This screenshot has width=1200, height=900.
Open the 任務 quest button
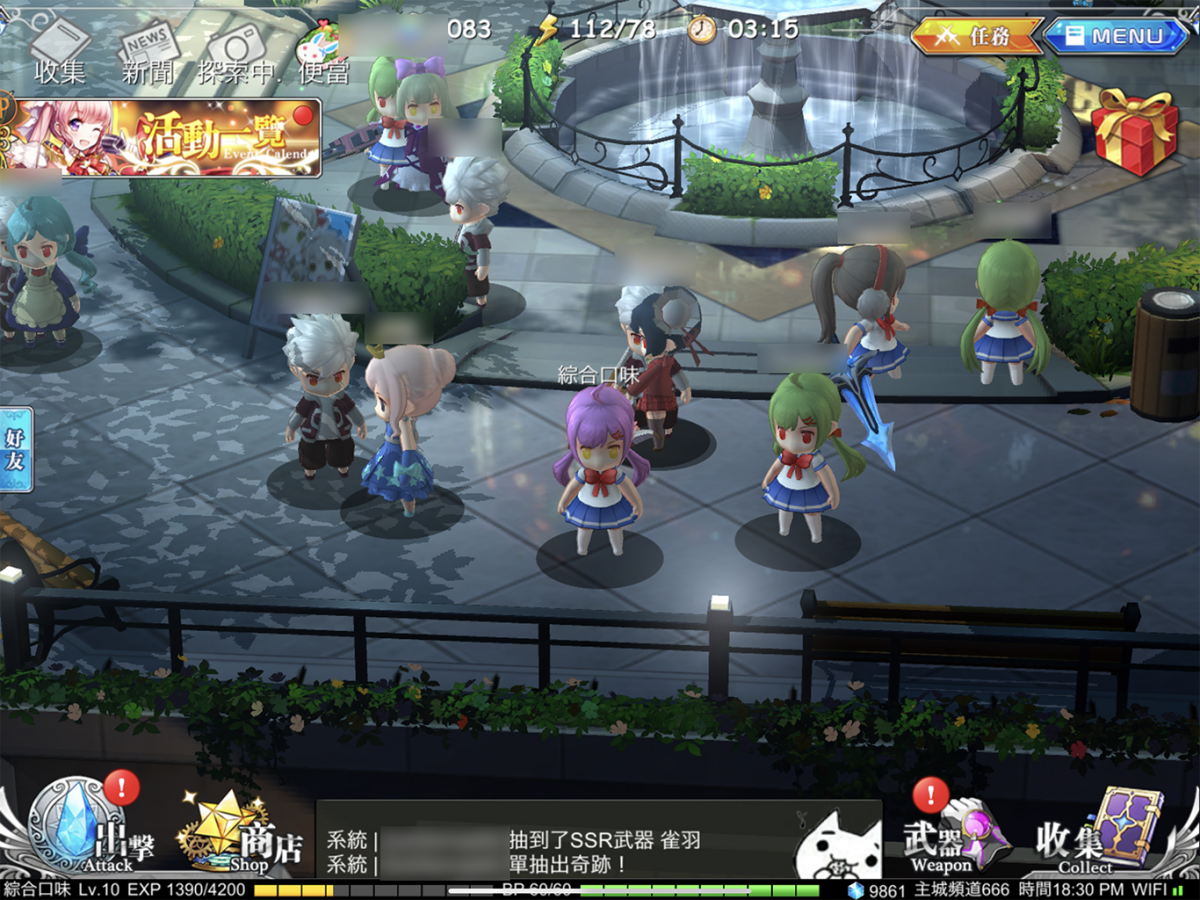click(976, 37)
